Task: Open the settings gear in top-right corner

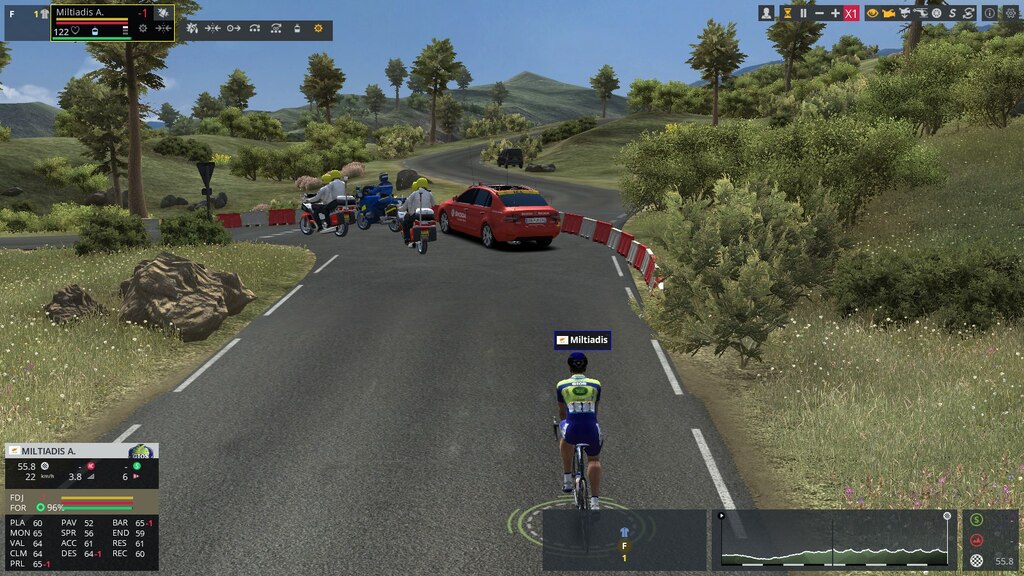Action: [1009, 13]
